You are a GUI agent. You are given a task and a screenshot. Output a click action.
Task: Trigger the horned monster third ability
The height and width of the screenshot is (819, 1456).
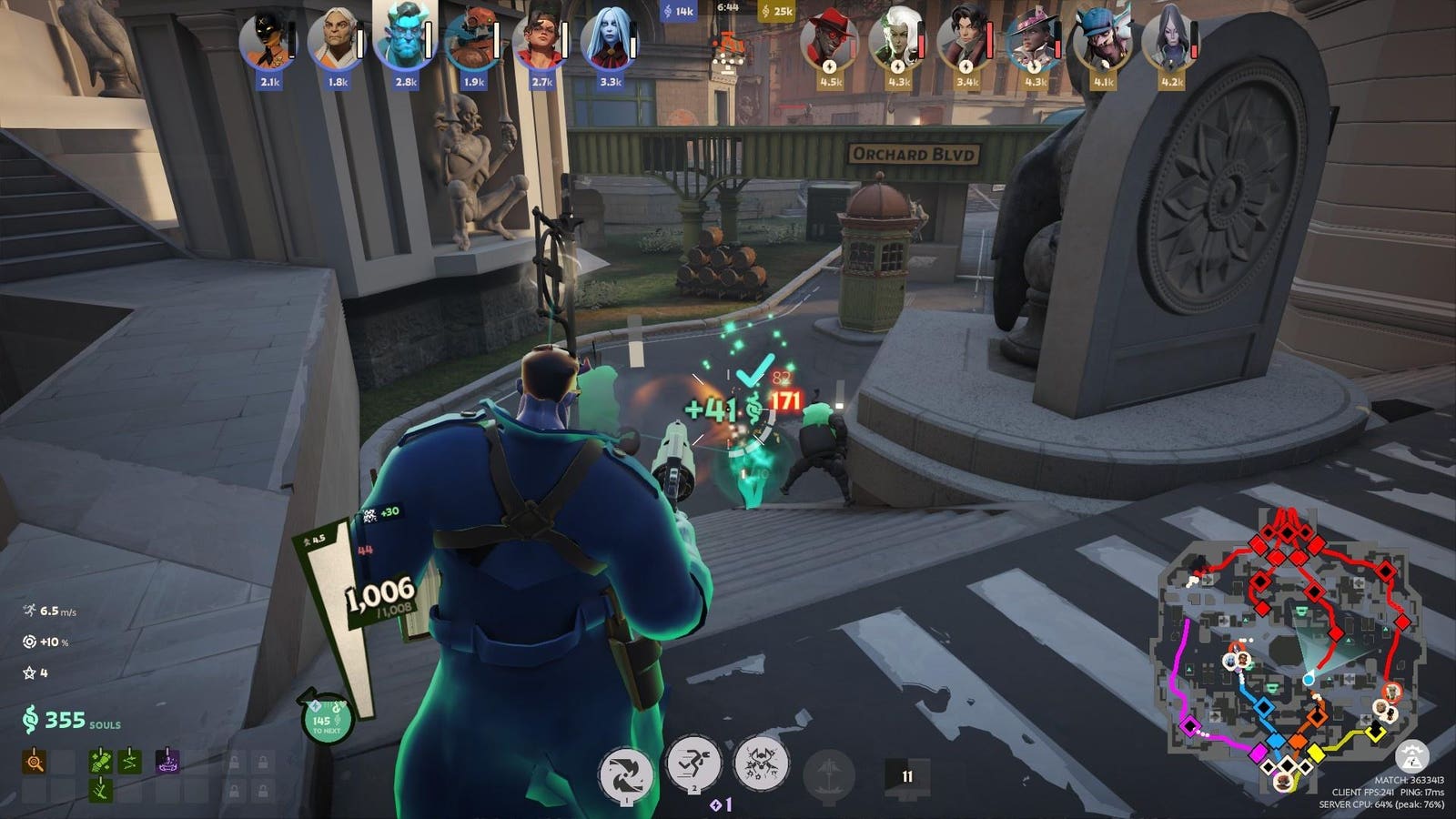tap(761, 764)
